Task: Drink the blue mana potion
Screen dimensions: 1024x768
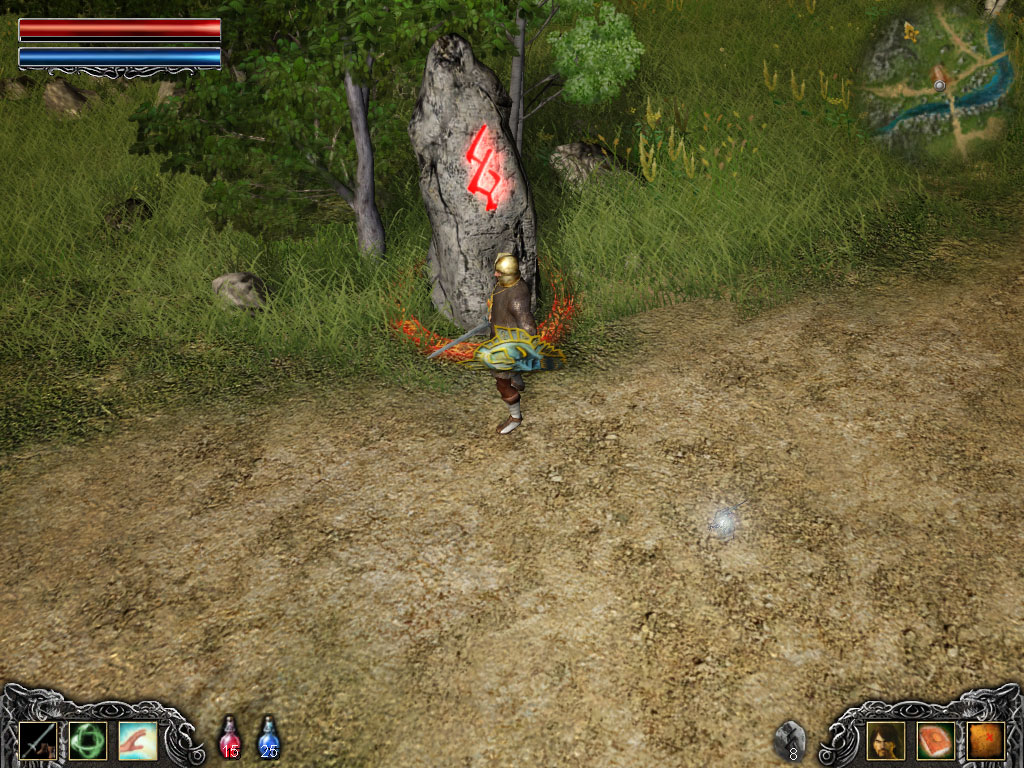Action: pos(268,737)
